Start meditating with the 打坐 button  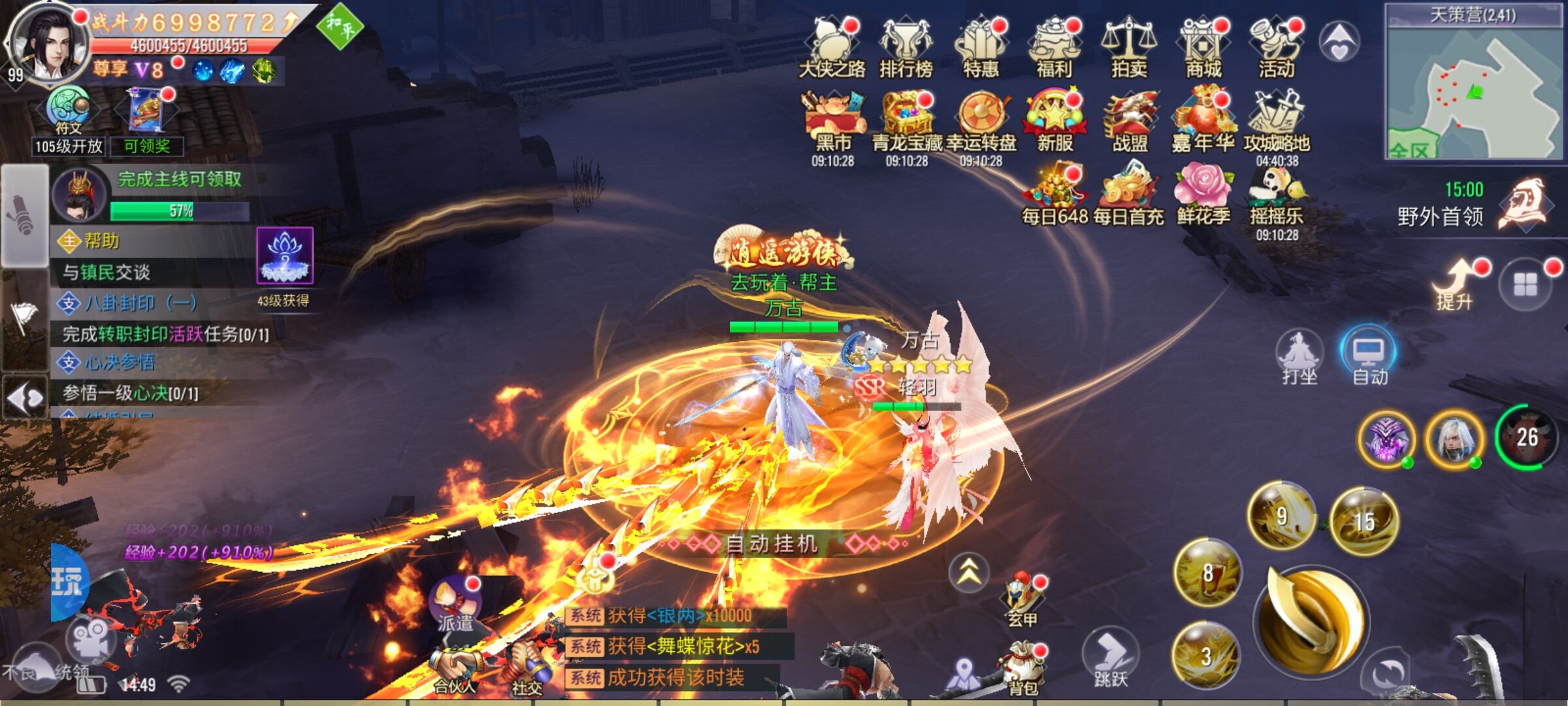coord(1299,357)
